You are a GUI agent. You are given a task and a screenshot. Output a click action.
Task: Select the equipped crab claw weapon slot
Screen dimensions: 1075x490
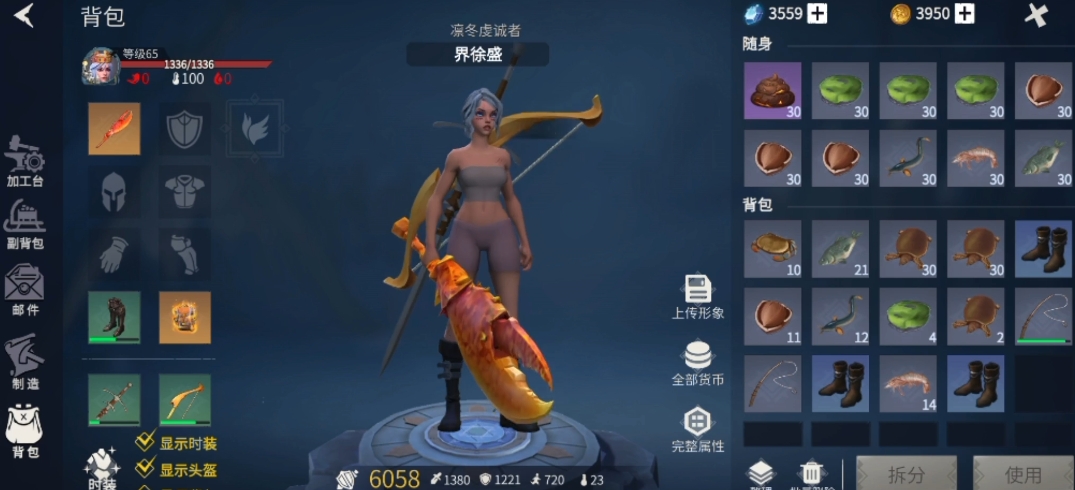tap(113, 128)
